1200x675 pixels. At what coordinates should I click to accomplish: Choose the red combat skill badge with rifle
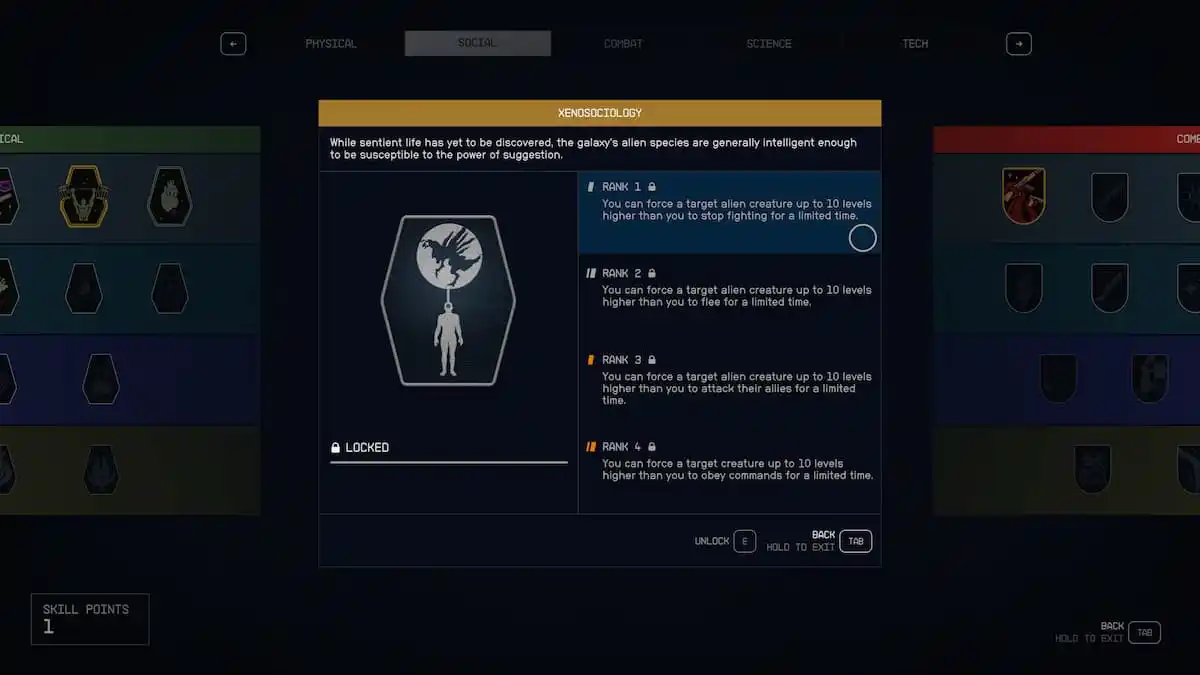[1023, 196]
